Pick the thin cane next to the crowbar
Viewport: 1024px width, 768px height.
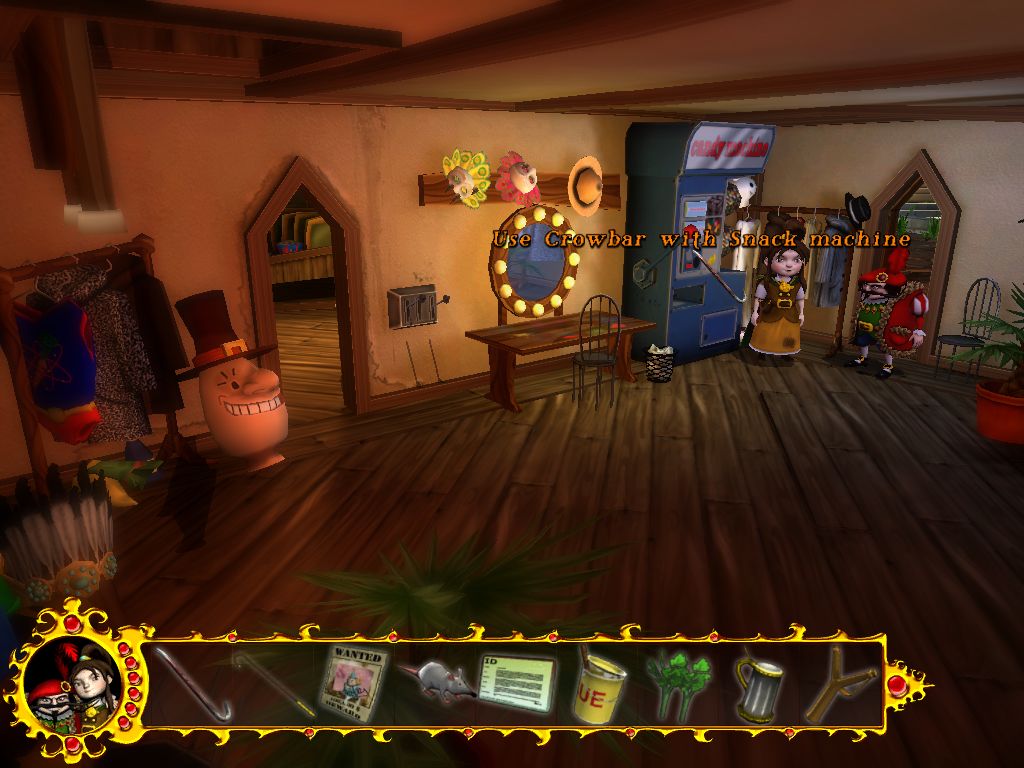271,682
